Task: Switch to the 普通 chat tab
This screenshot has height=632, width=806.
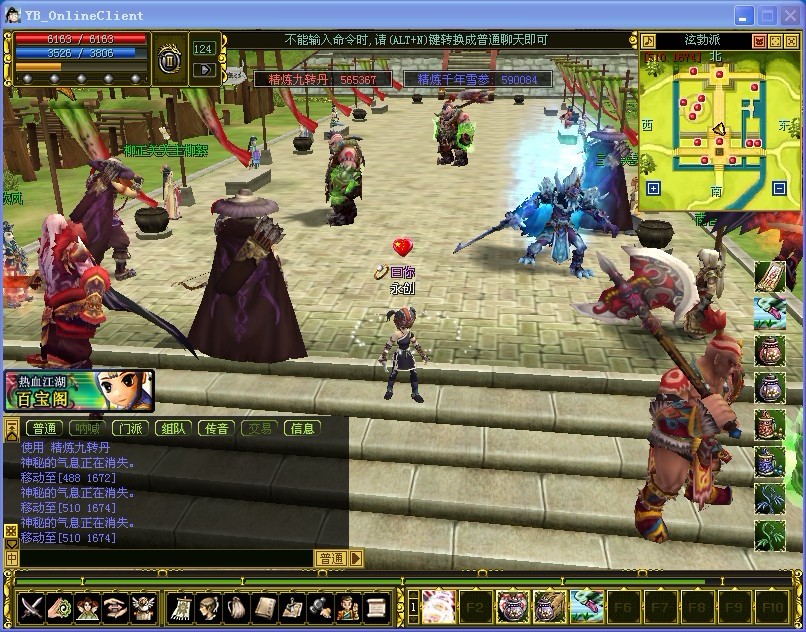Action: click(45, 428)
